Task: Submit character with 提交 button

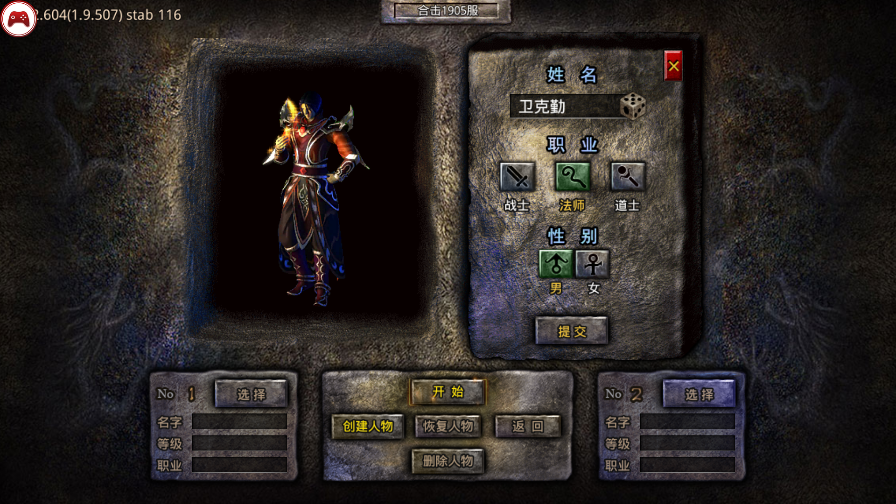Action: pyautogui.click(x=571, y=331)
